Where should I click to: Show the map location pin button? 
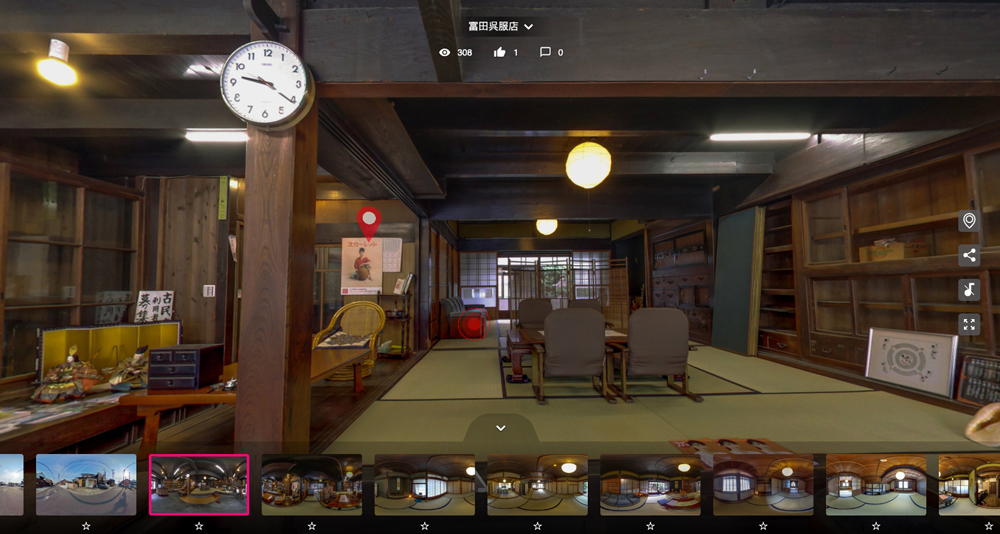pos(968,221)
